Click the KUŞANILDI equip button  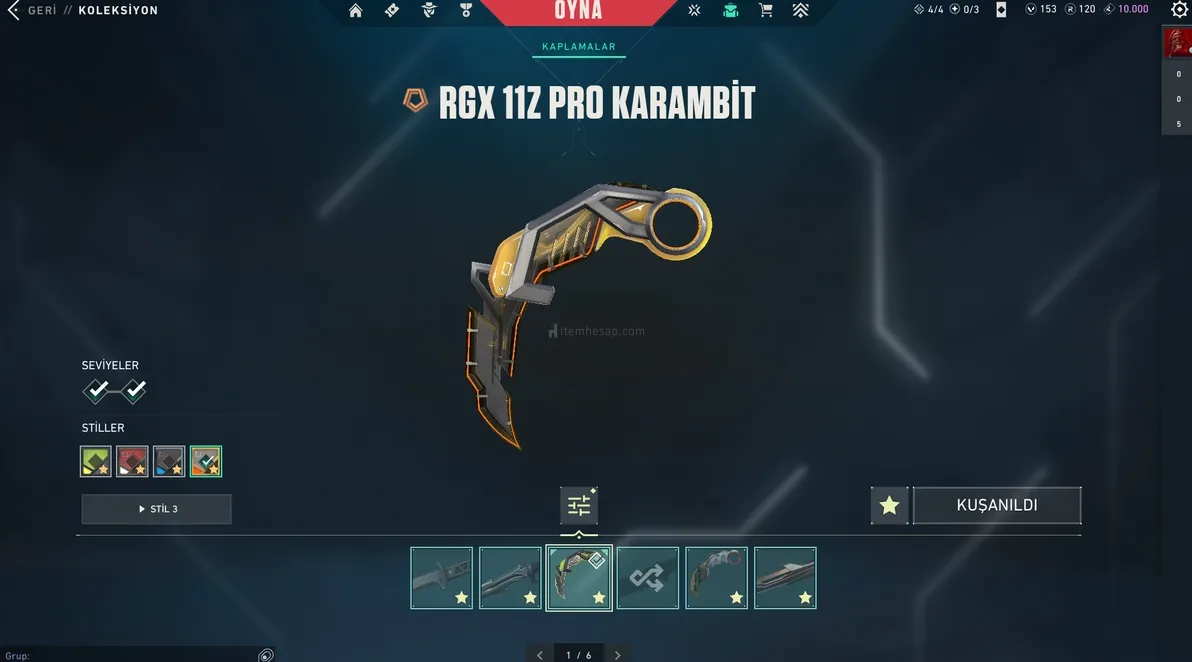coord(996,506)
